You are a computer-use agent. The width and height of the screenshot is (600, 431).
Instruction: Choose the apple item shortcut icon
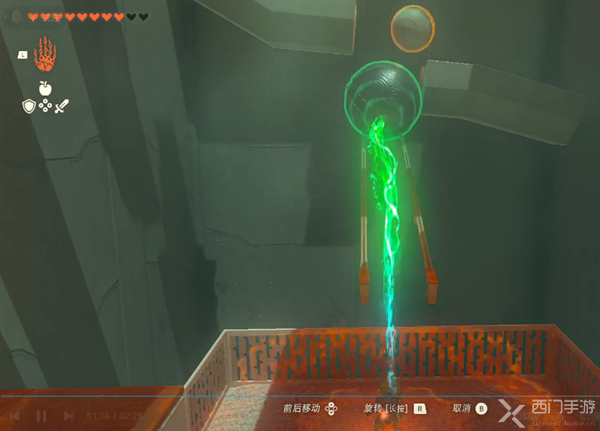45,88
